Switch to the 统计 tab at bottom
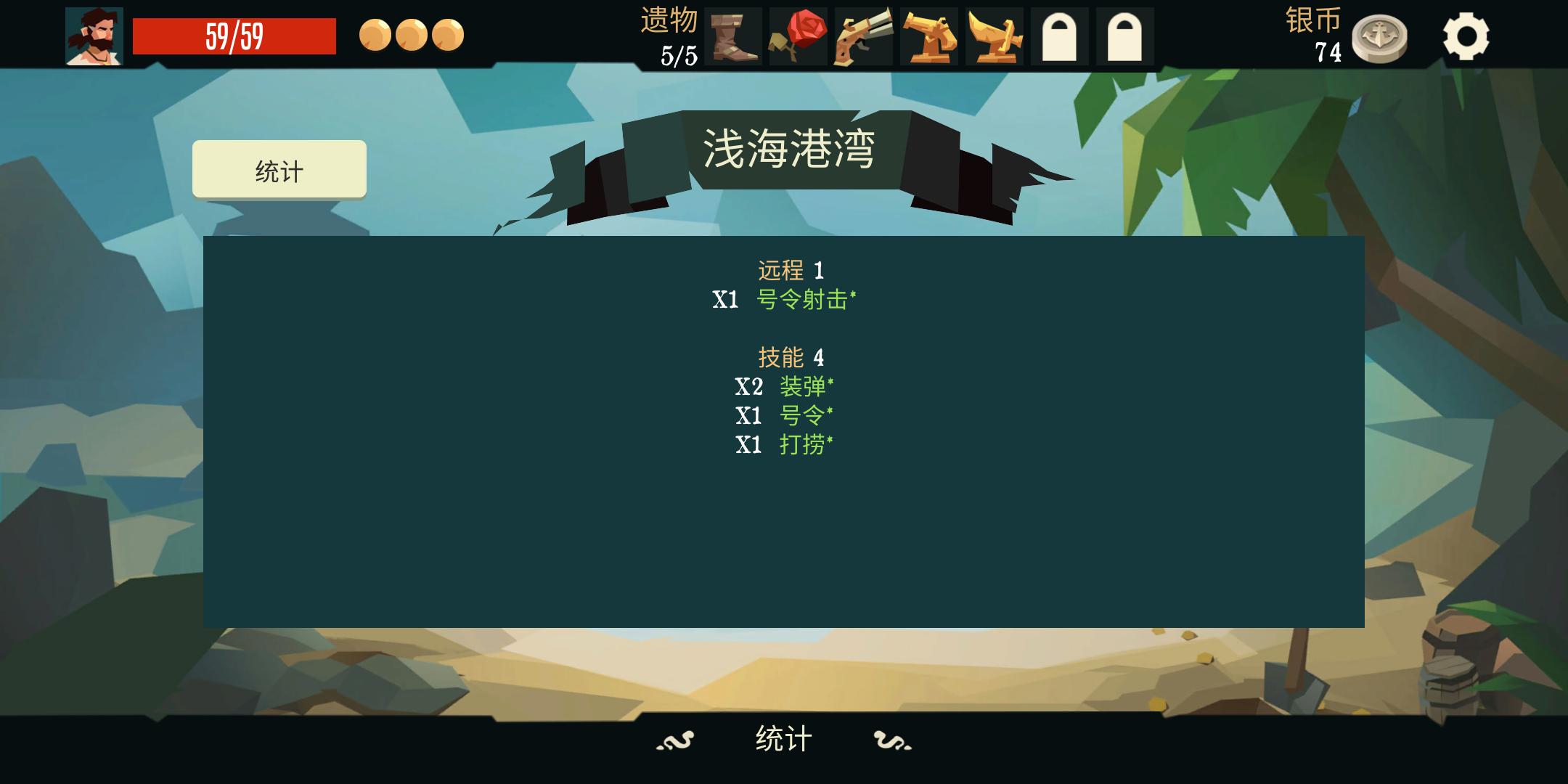Screen dimensions: 1568x784 [x=782, y=740]
